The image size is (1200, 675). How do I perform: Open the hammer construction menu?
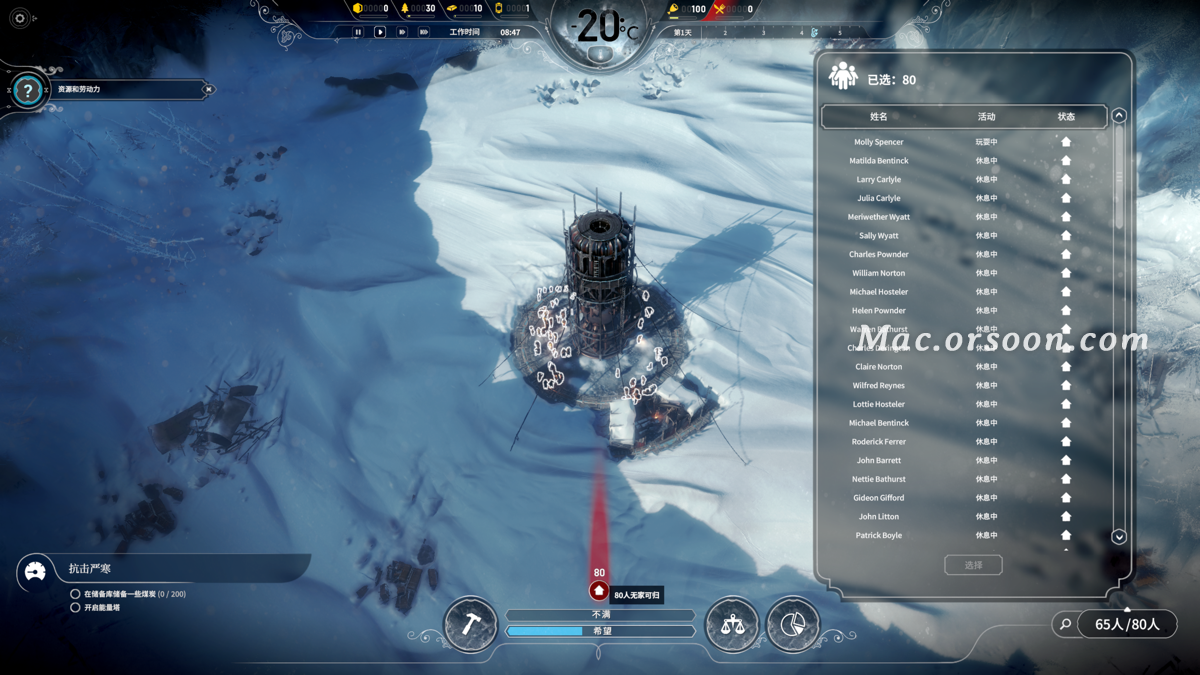(470, 624)
